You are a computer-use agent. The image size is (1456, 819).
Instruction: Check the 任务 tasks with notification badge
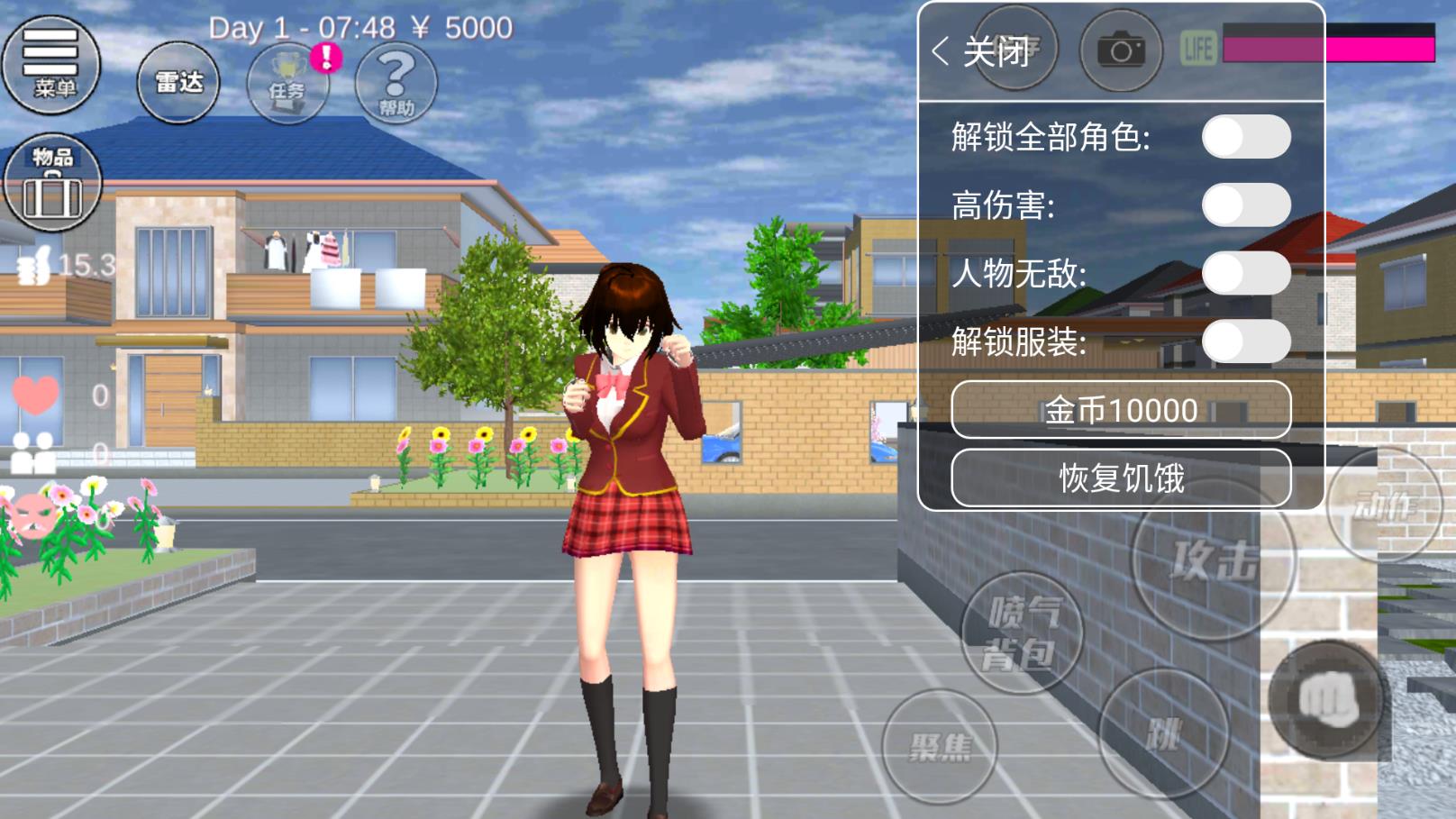288,83
